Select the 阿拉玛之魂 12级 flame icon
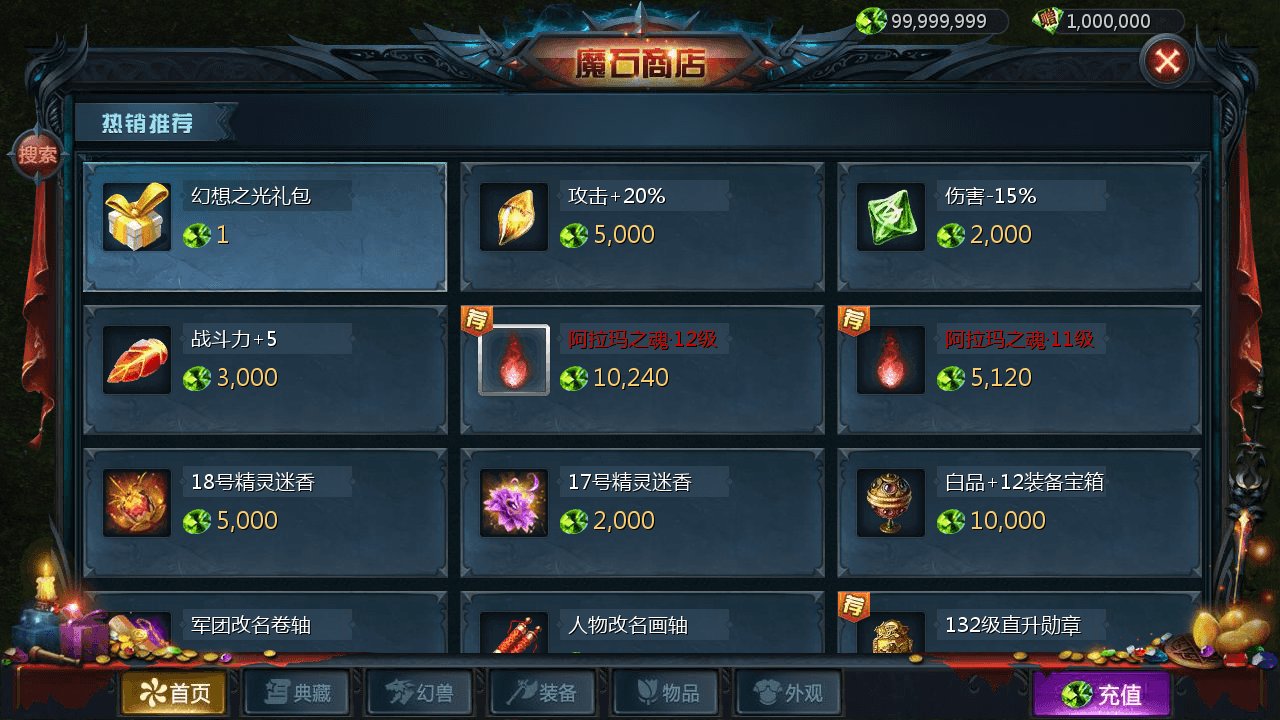Screen dimensions: 1280x720 coord(513,361)
